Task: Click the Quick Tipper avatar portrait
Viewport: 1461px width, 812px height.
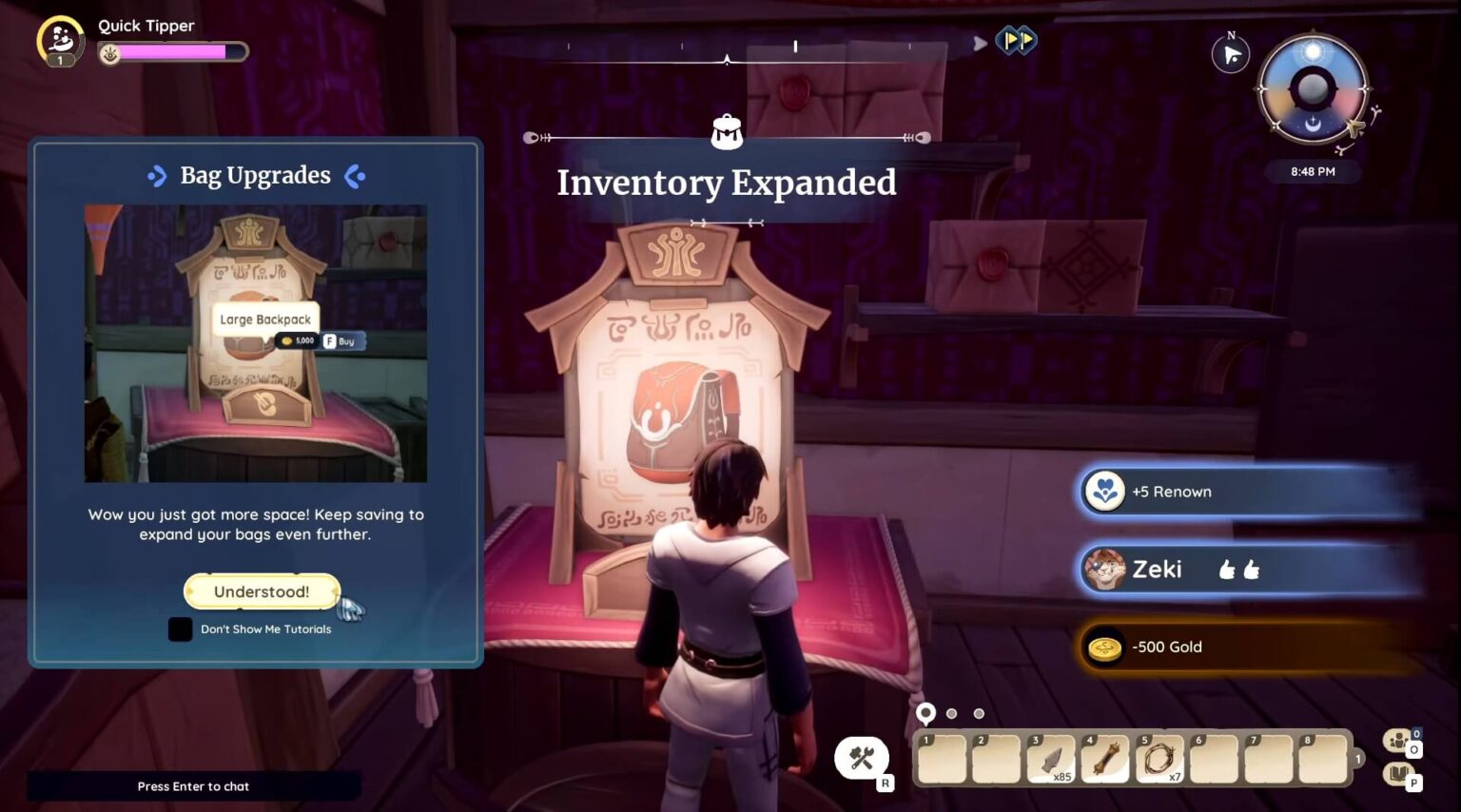Action: pyautogui.click(x=59, y=40)
